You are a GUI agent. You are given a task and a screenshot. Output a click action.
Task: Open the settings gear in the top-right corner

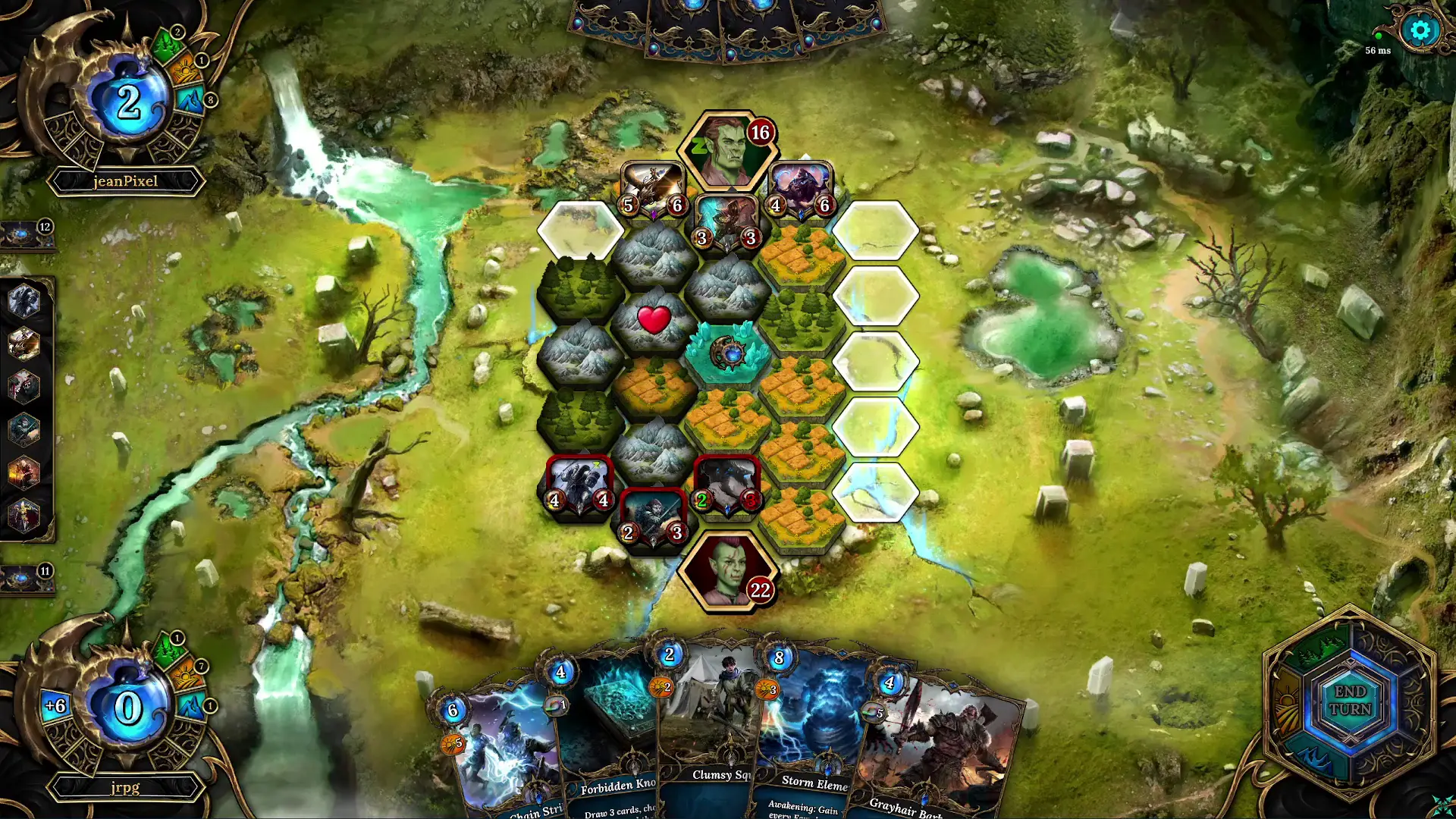[x=1420, y=31]
